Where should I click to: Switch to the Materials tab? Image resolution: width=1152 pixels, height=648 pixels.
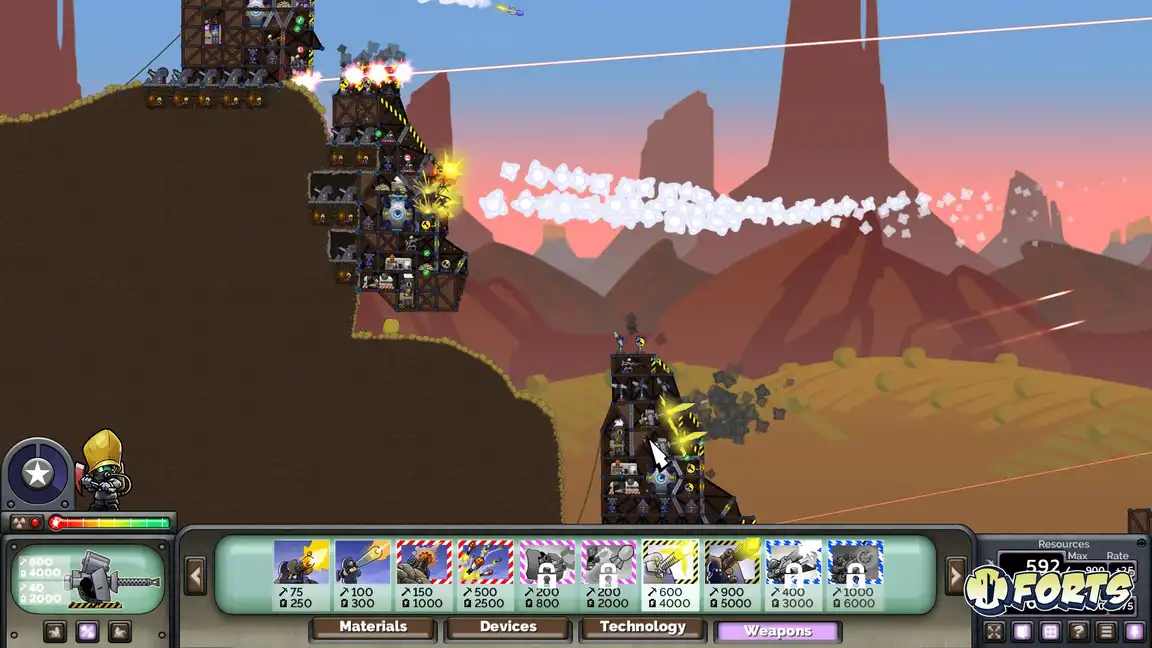(x=373, y=627)
